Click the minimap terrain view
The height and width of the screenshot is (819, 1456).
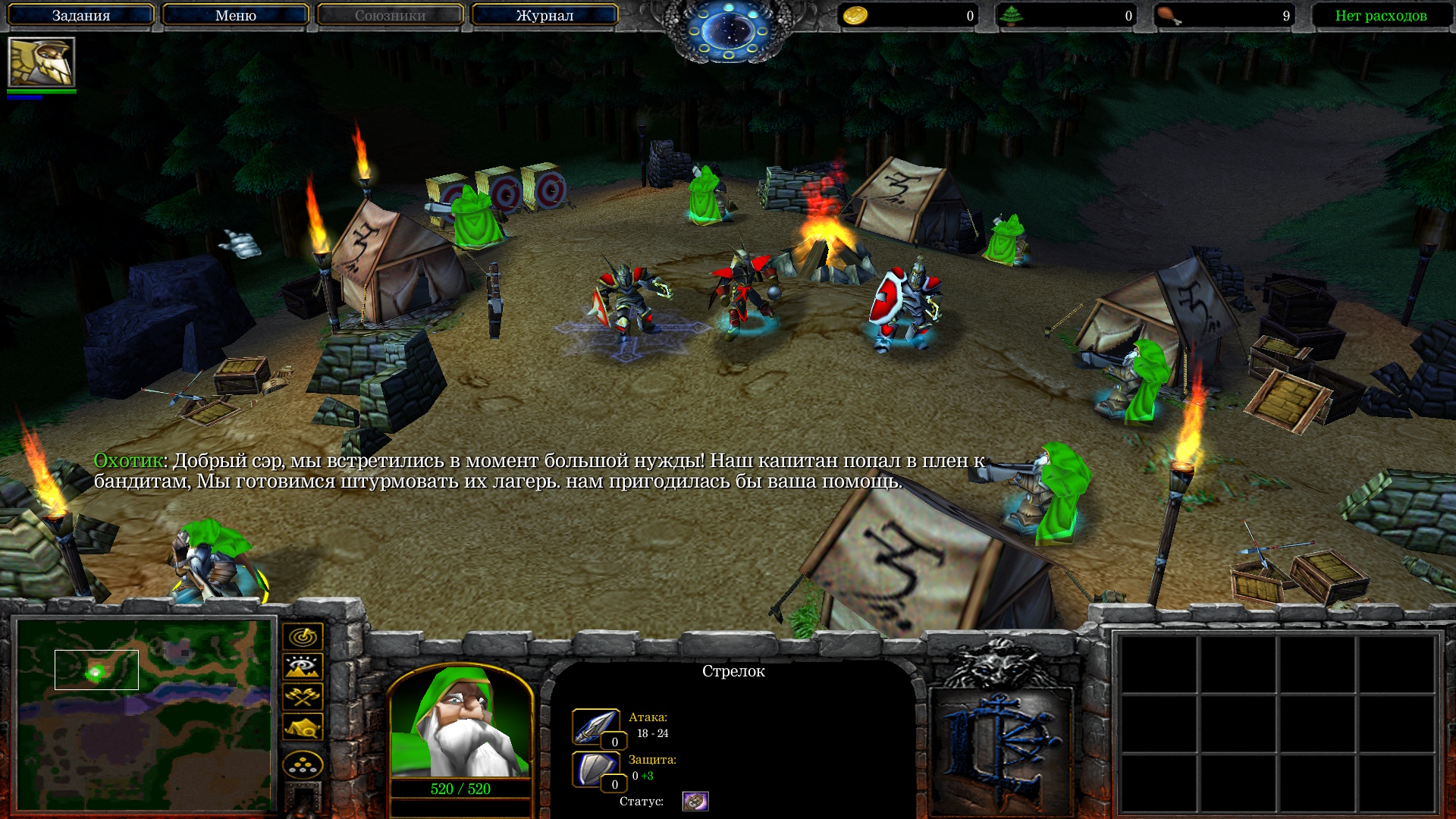coord(144,714)
